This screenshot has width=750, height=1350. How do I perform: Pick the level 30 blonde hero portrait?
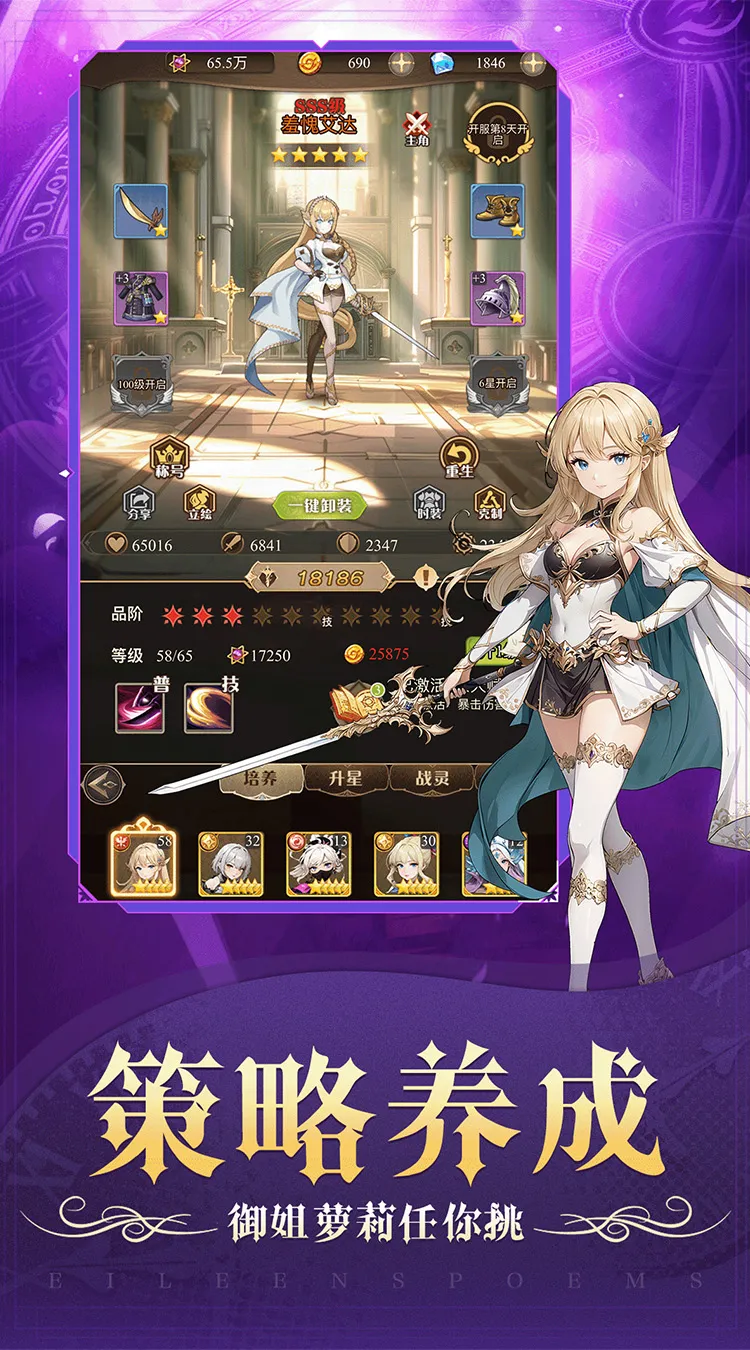tap(406, 863)
